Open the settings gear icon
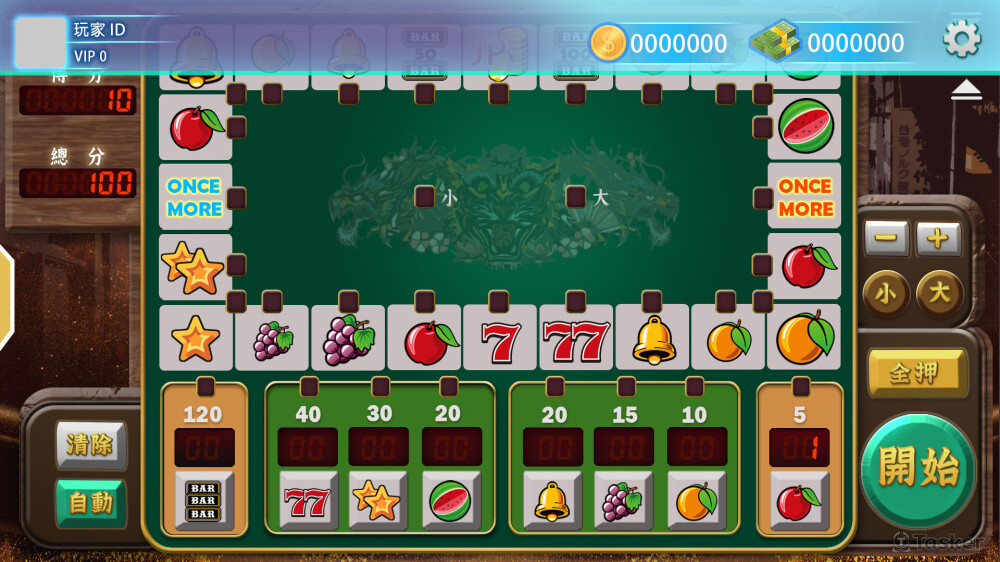The image size is (1000, 562). [962, 39]
